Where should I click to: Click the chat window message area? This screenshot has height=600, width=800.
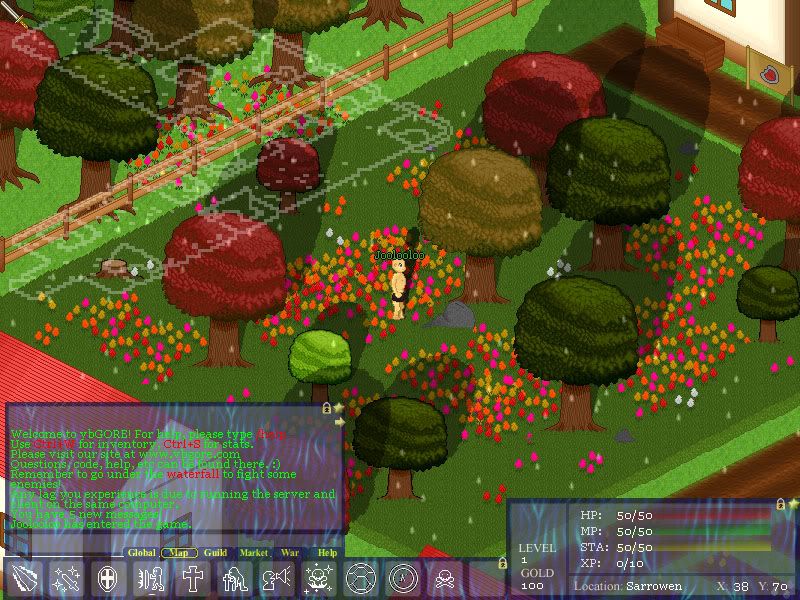coord(170,470)
